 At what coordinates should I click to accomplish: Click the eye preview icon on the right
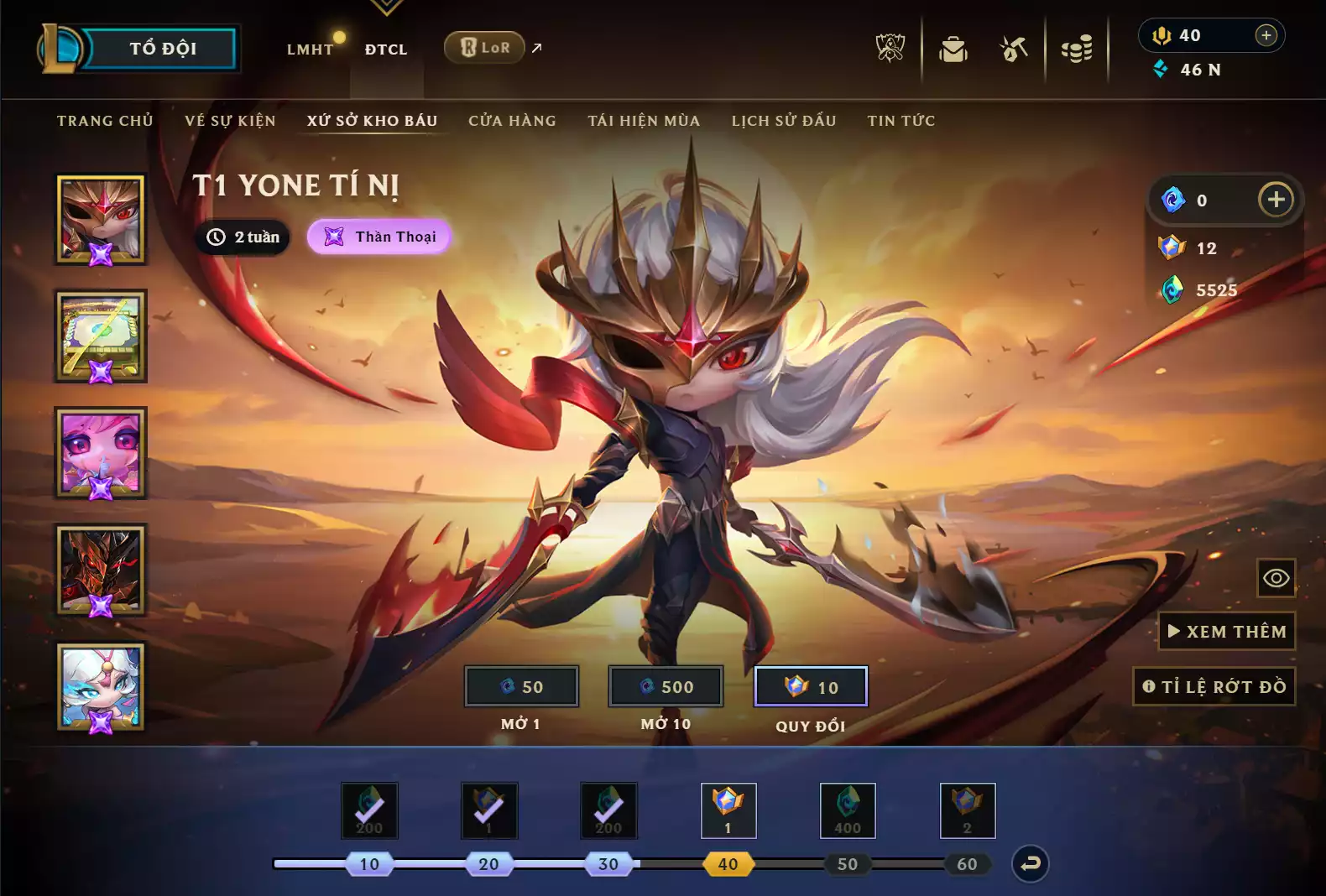pyautogui.click(x=1274, y=578)
